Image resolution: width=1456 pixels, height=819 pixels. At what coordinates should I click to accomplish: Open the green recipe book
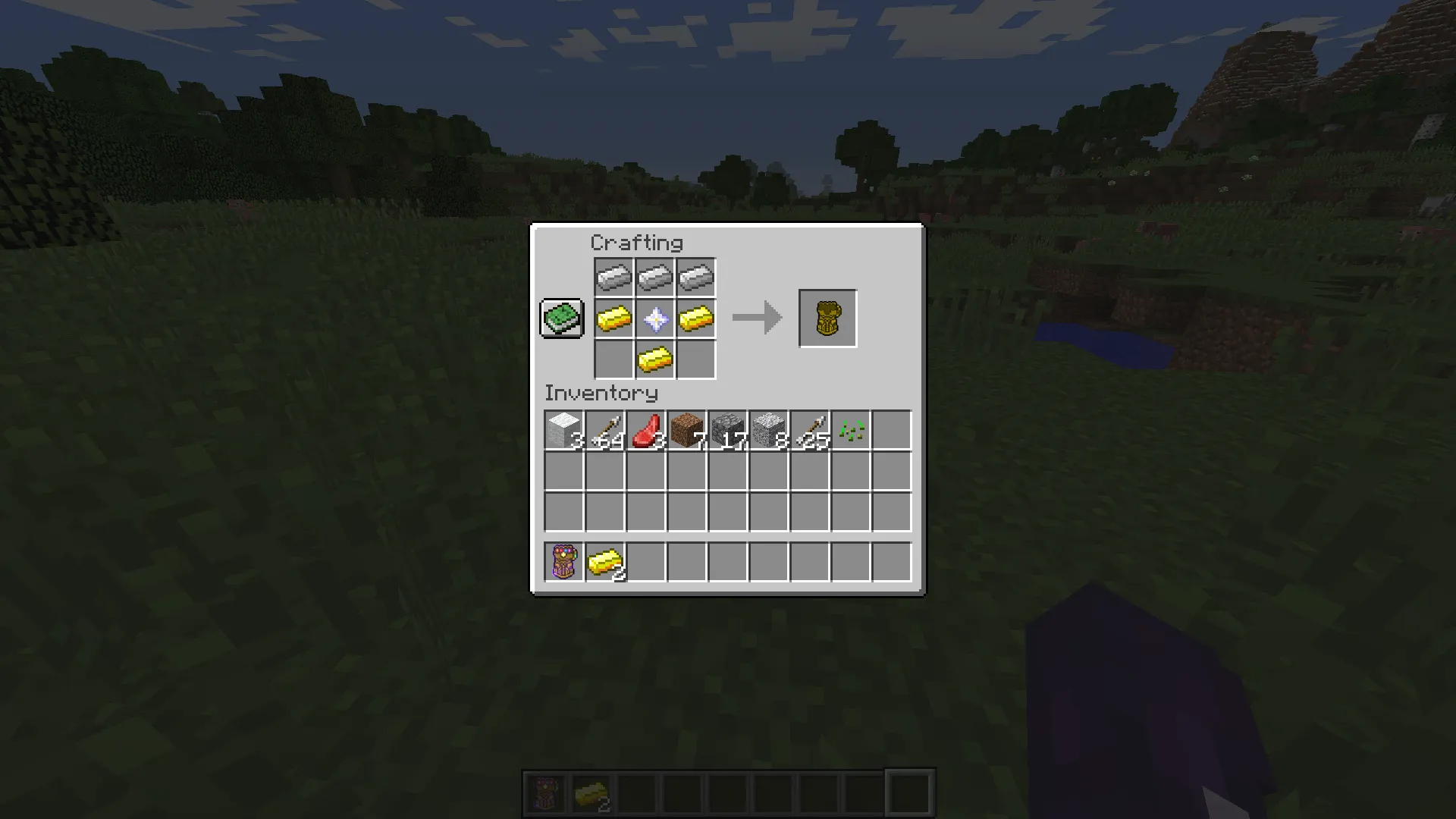click(x=561, y=318)
